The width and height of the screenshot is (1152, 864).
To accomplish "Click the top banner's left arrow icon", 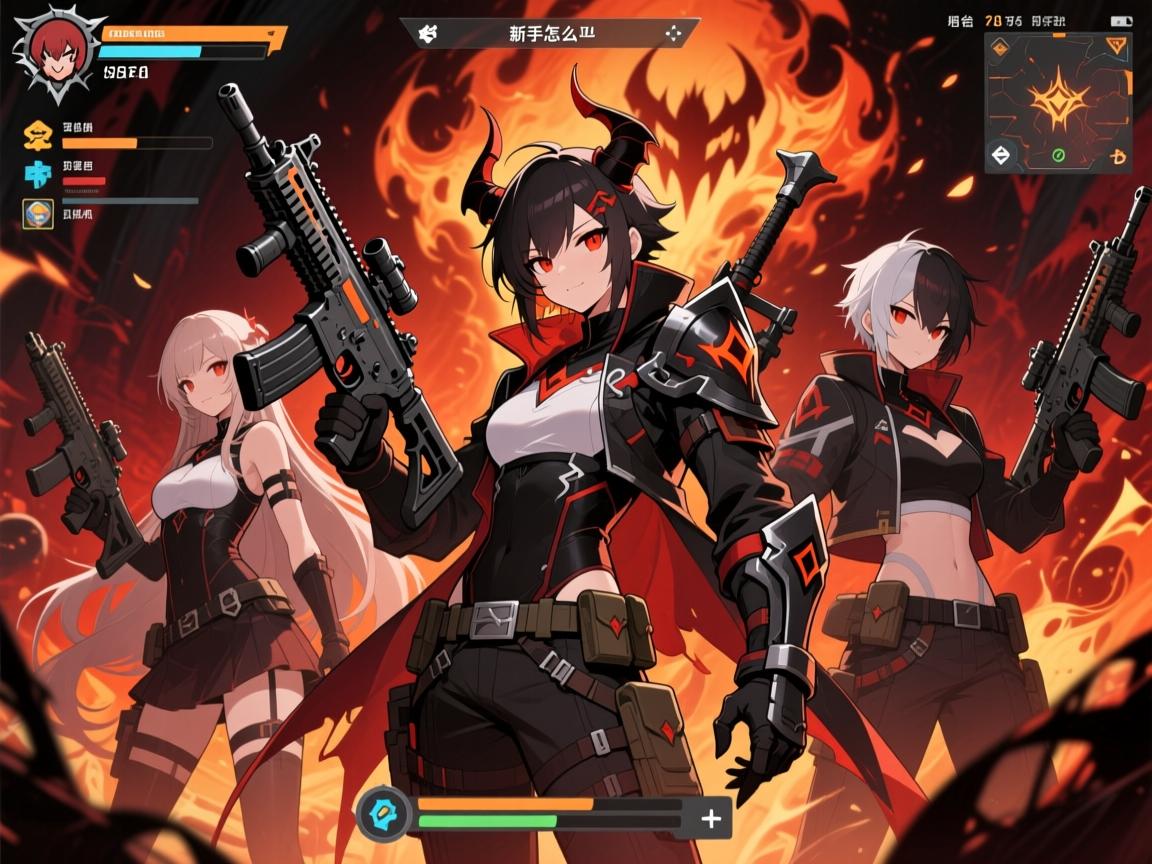I will point(428,33).
